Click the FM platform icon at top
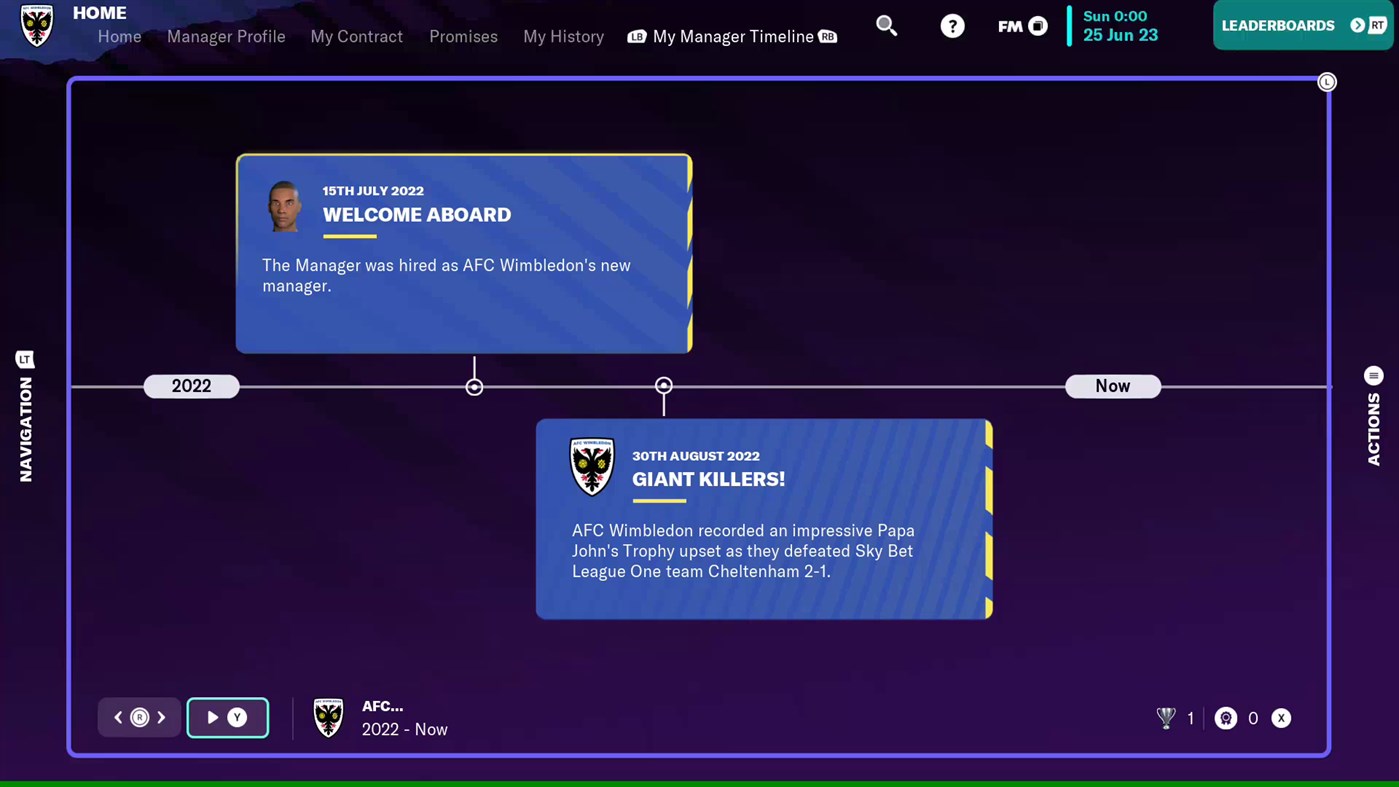This screenshot has height=787, width=1399. tap(1020, 26)
